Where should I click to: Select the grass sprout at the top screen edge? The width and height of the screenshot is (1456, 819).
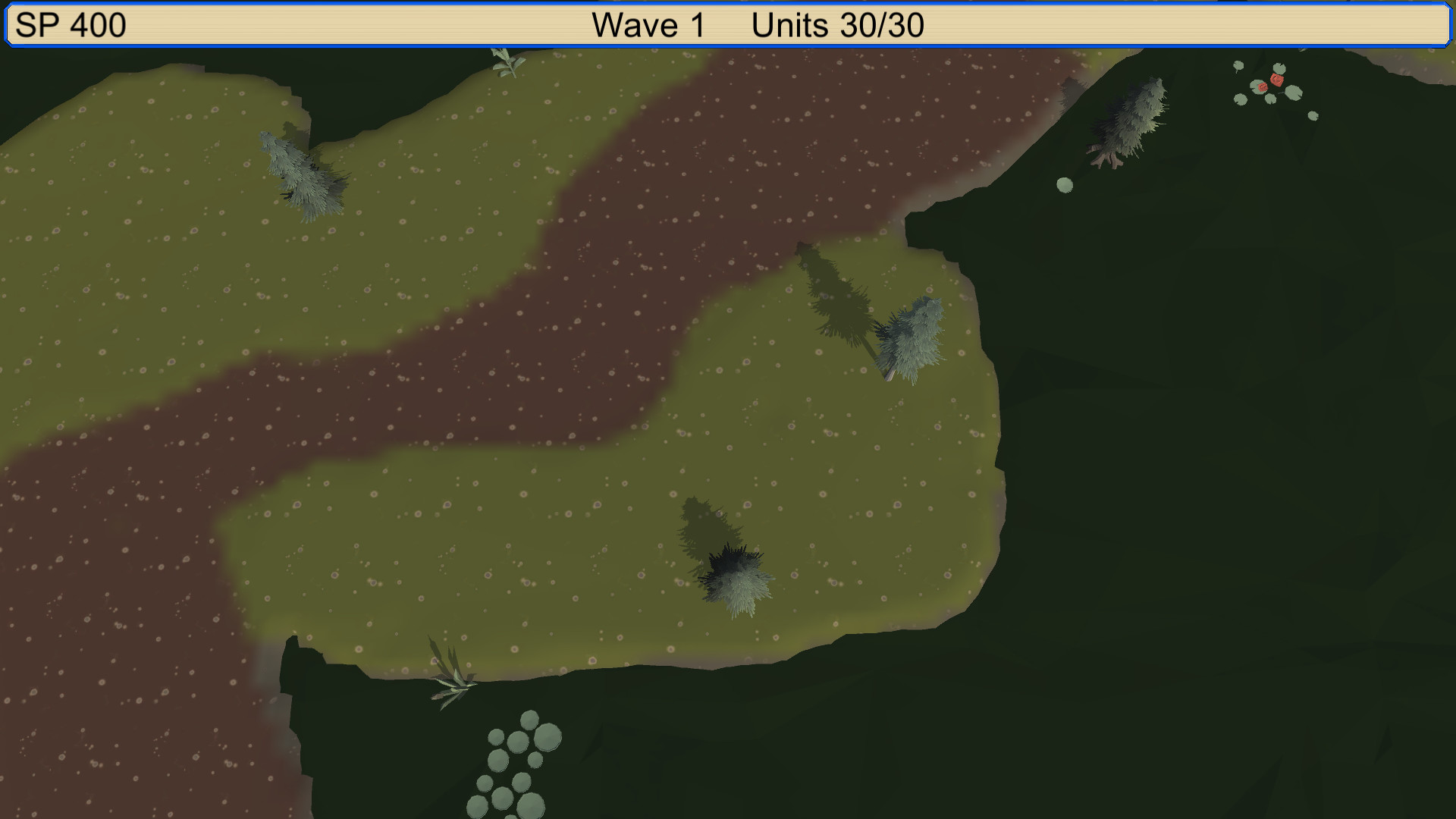pos(504,61)
